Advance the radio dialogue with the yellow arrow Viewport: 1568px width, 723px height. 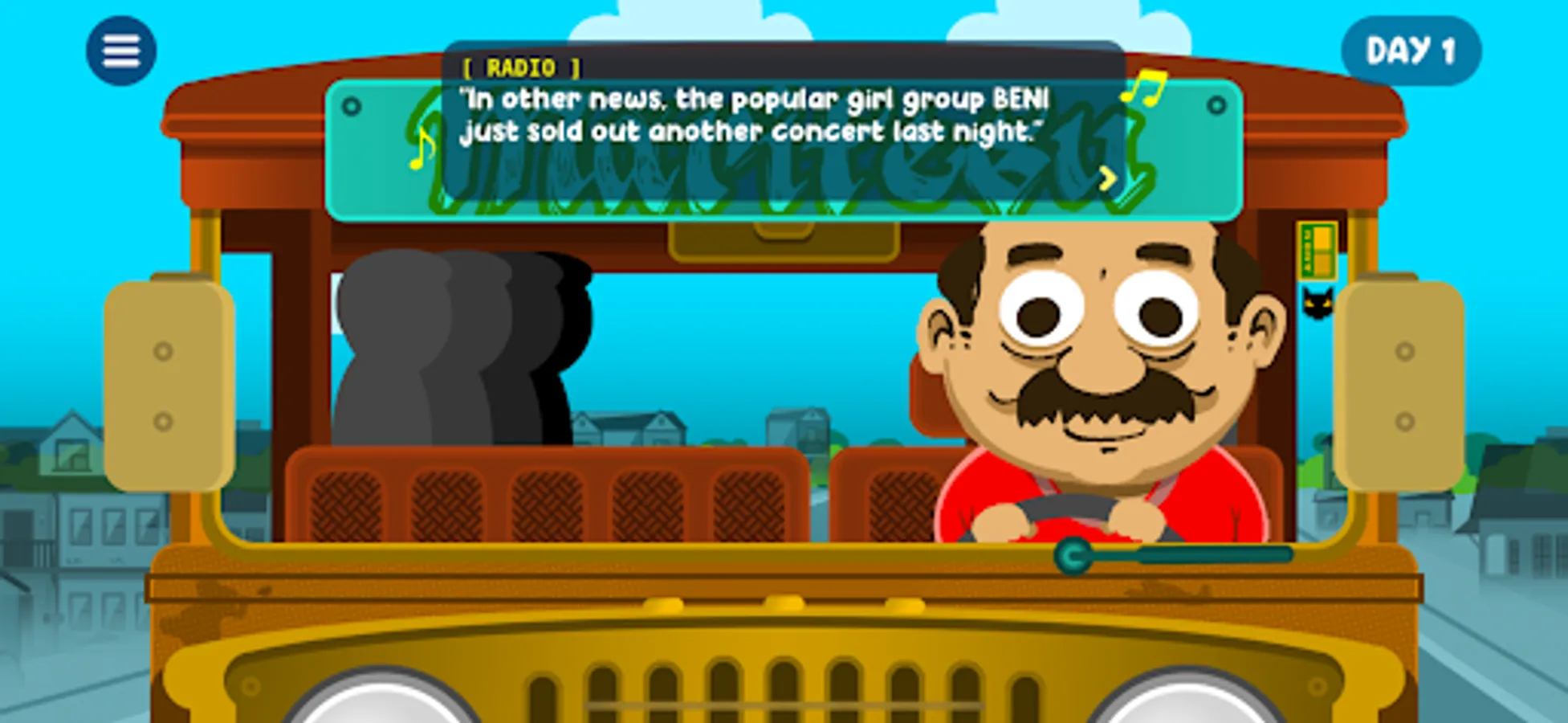(x=1106, y=178)
